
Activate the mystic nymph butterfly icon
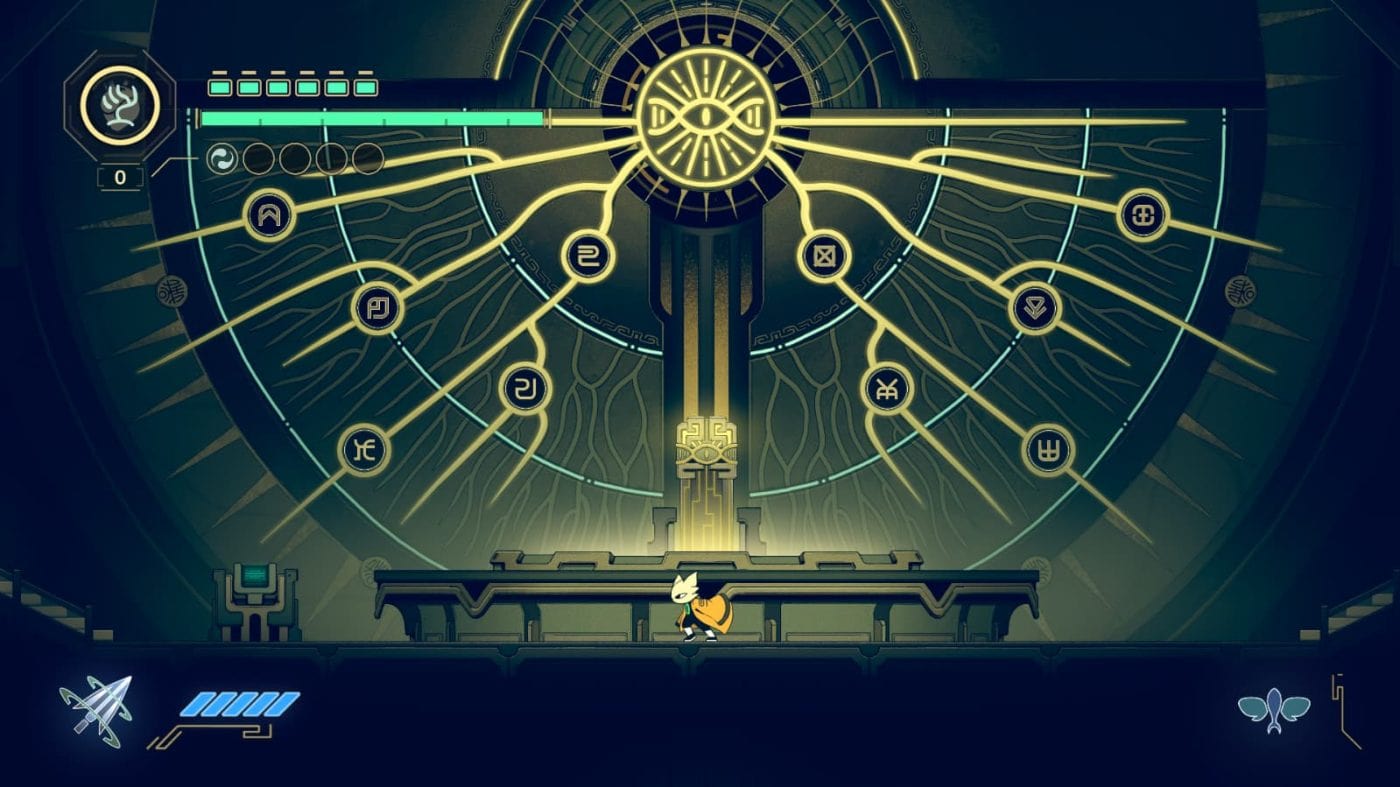point(1273,710)
